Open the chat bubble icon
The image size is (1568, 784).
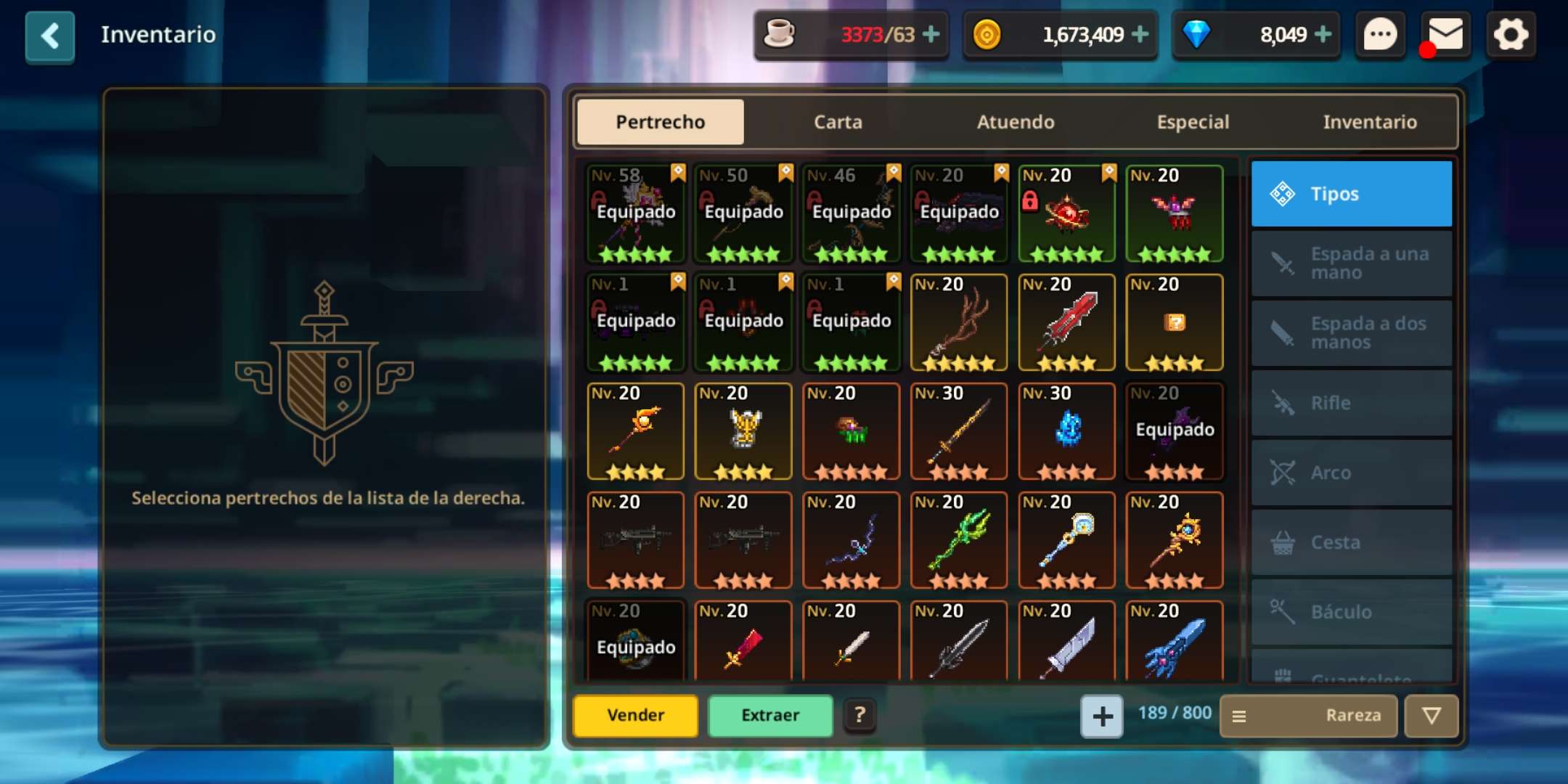[1379, 35]
